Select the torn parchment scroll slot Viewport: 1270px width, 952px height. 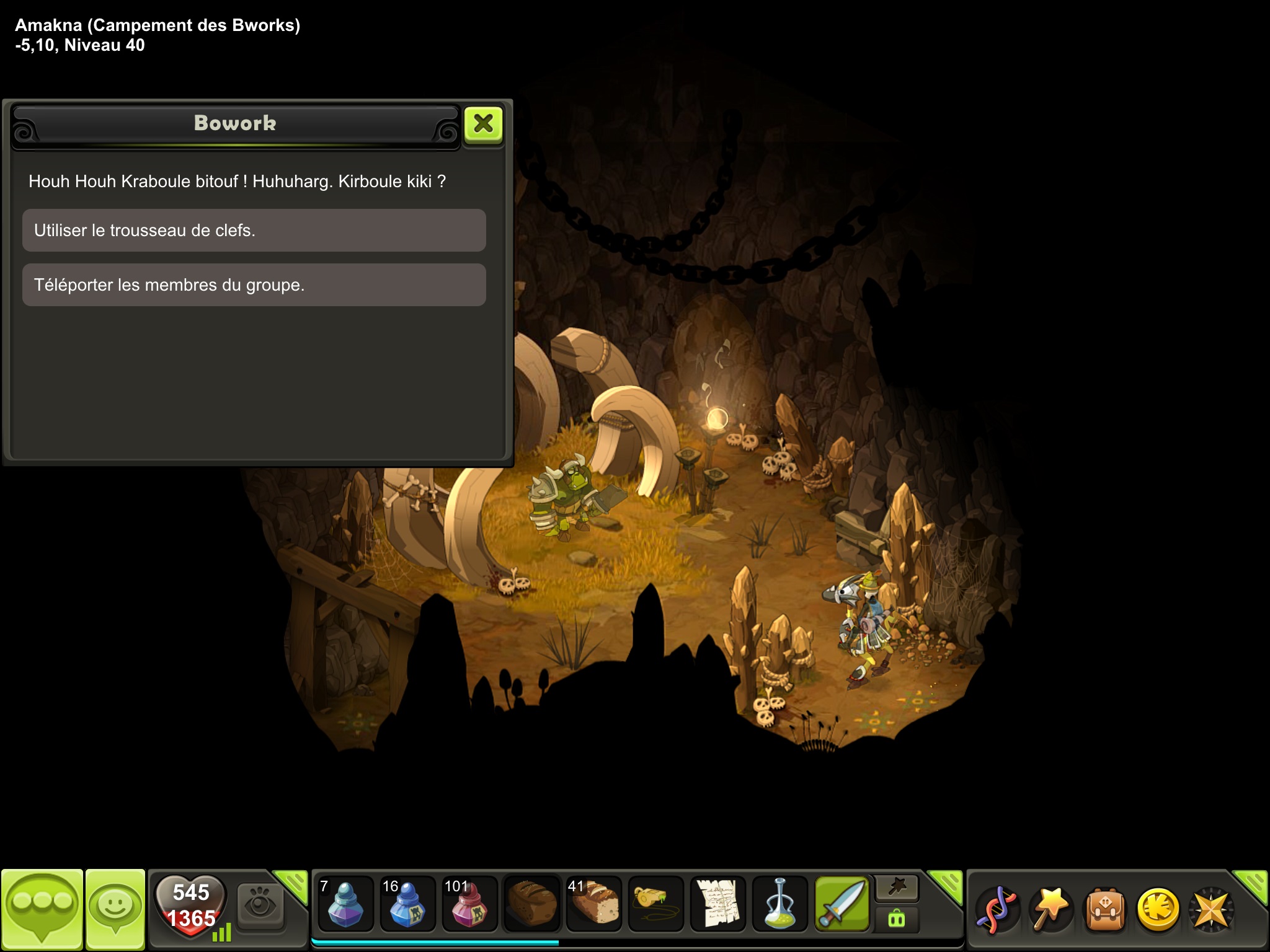click(x=717, y=904)
